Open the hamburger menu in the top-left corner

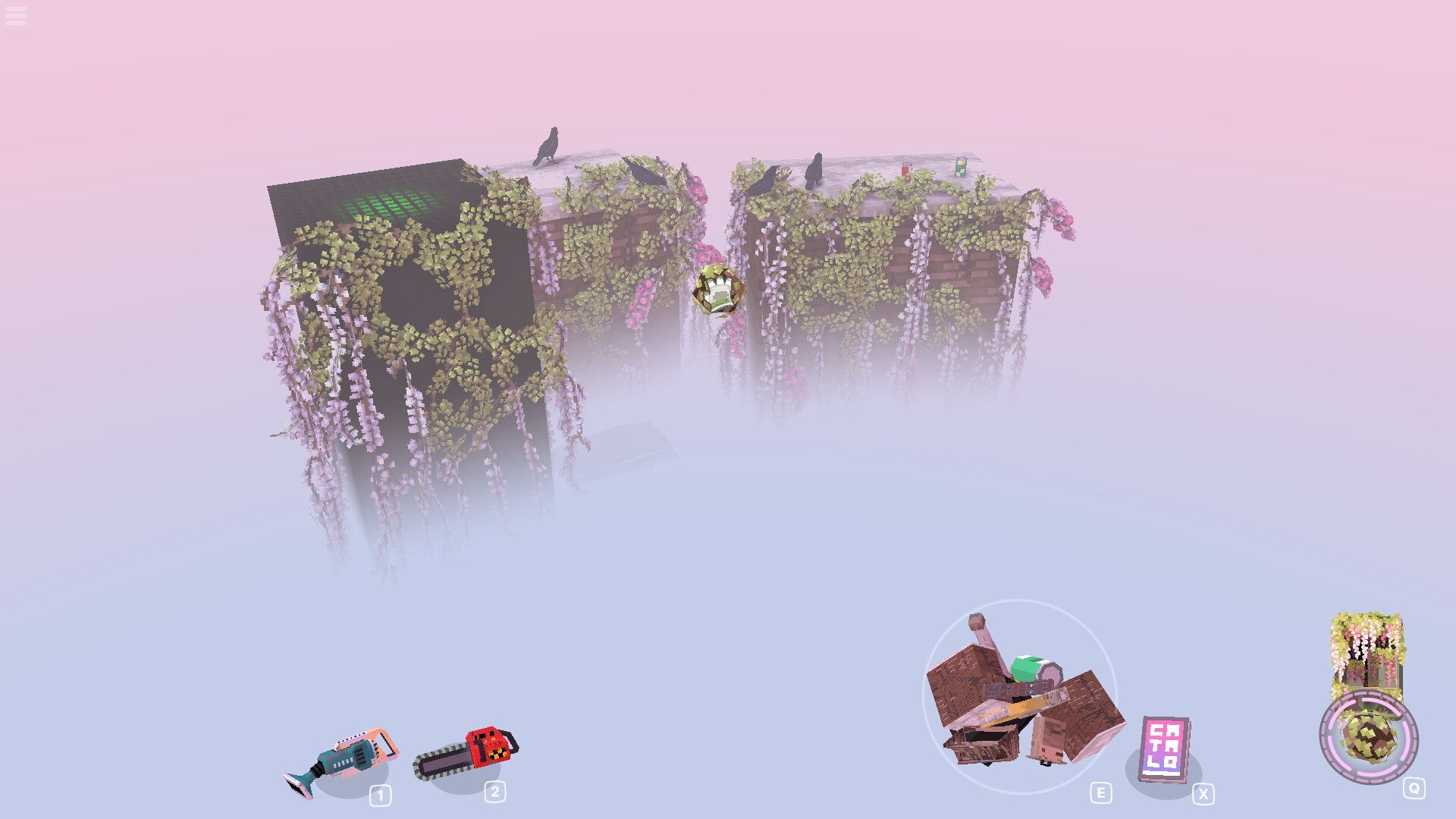(15, 15)
